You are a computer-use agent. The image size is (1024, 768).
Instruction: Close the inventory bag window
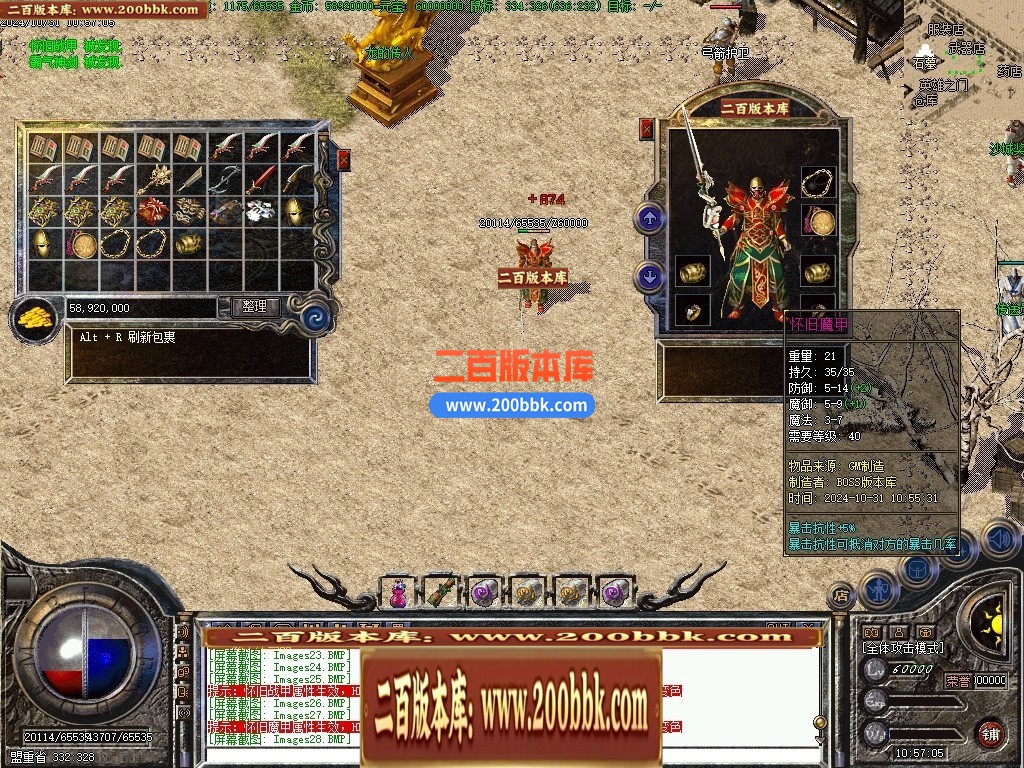click(344, 159)
